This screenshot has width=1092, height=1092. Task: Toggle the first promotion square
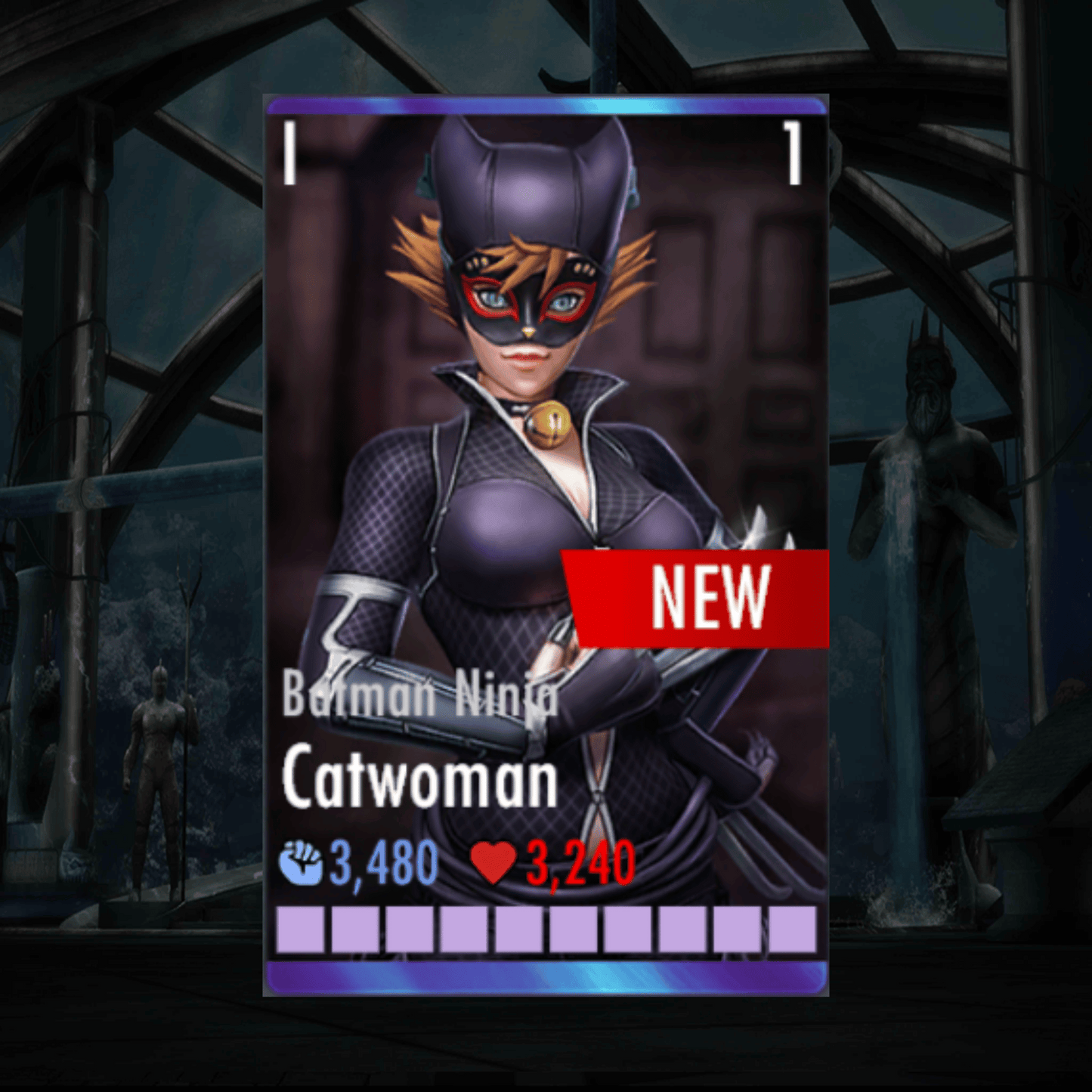point(299,931)
